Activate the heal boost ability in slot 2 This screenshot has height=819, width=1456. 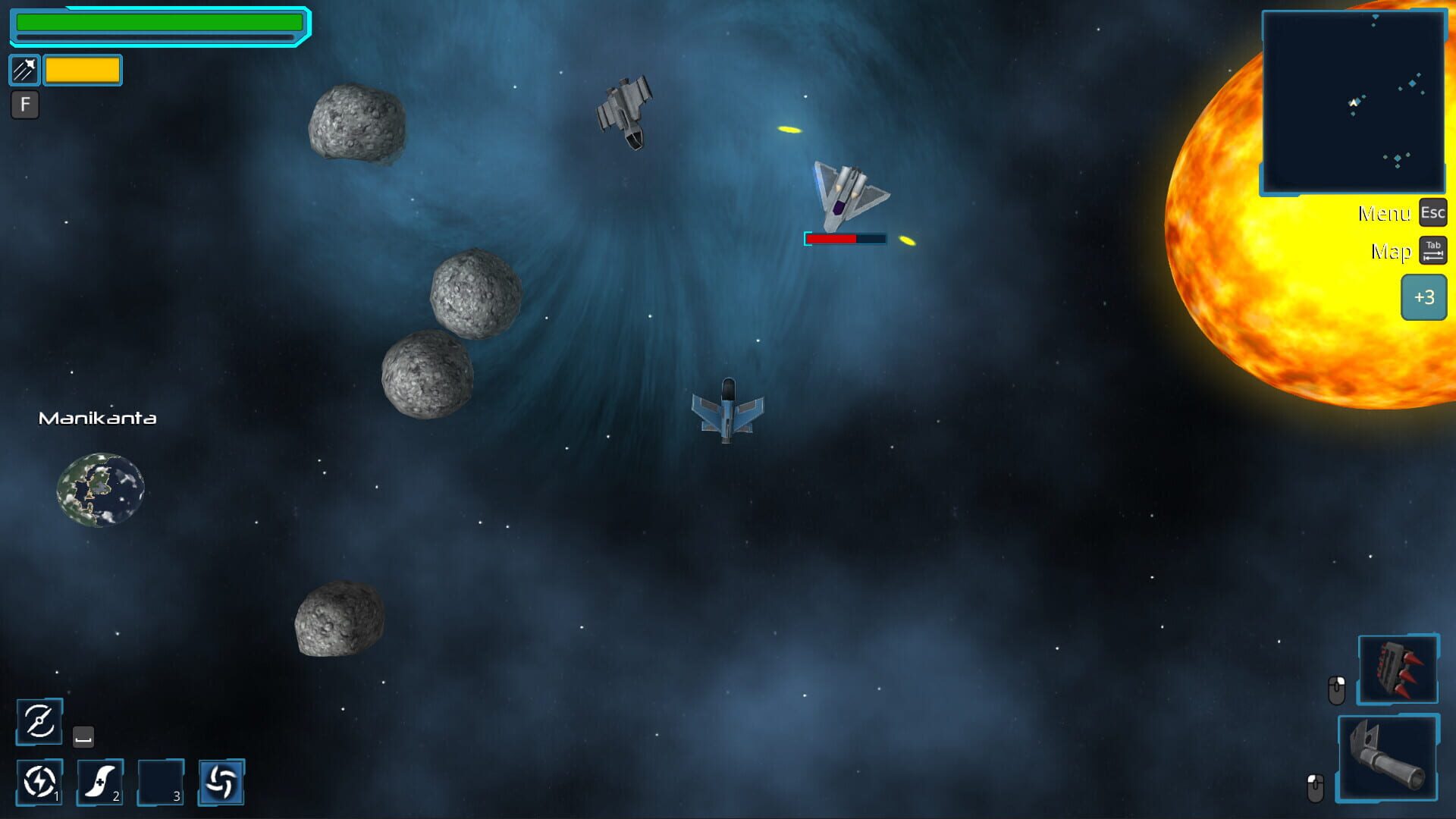pyautogui.click(x=98, y=781)
